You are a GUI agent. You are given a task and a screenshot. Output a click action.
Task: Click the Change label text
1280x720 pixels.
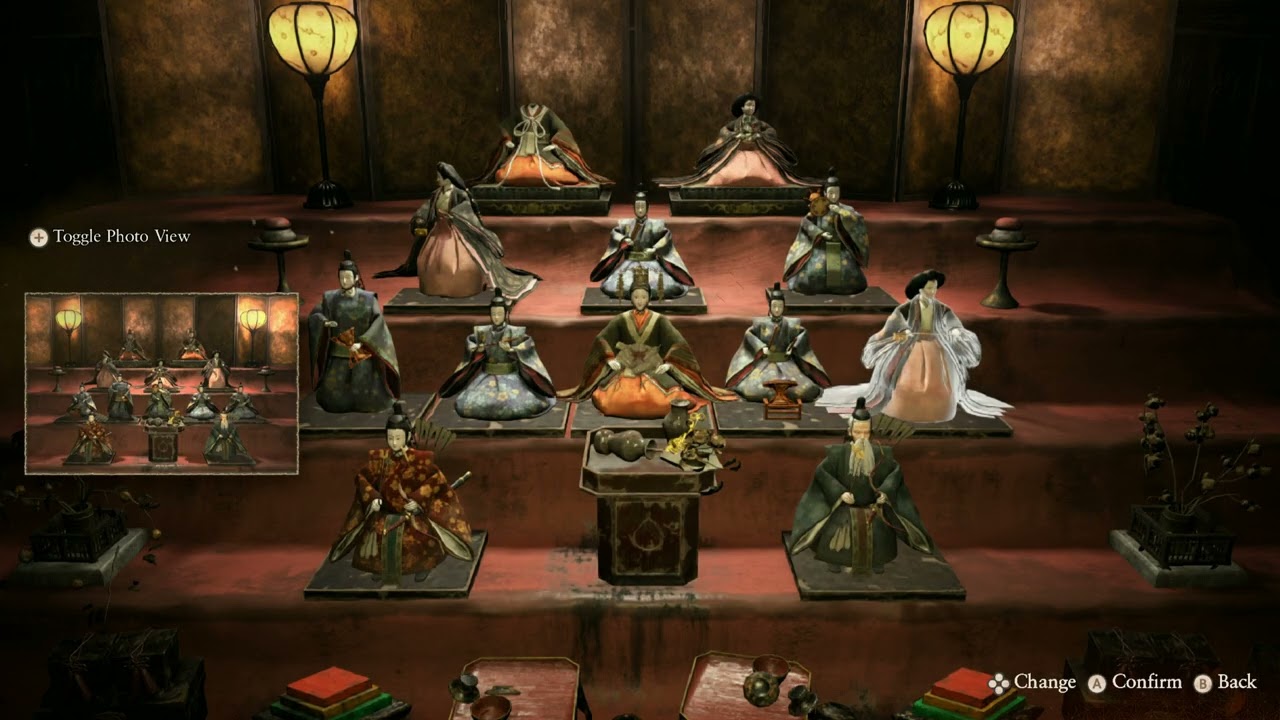pyautogui.click(x=1045, y=683)
